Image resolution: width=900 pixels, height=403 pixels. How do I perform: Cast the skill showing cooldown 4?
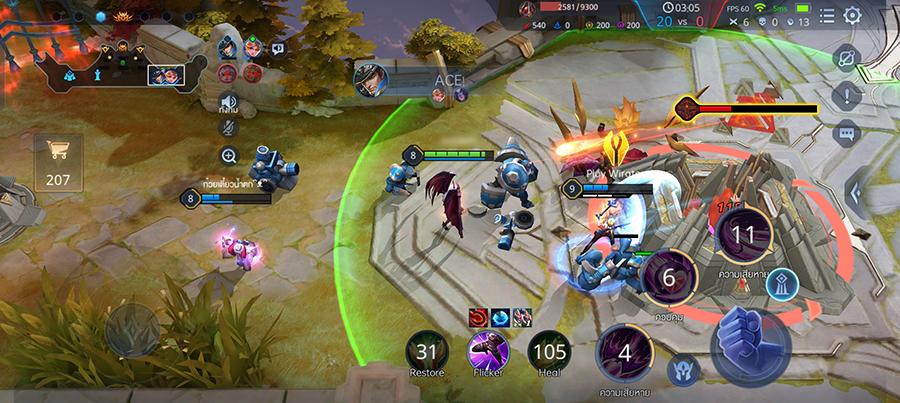coord(625,353)
